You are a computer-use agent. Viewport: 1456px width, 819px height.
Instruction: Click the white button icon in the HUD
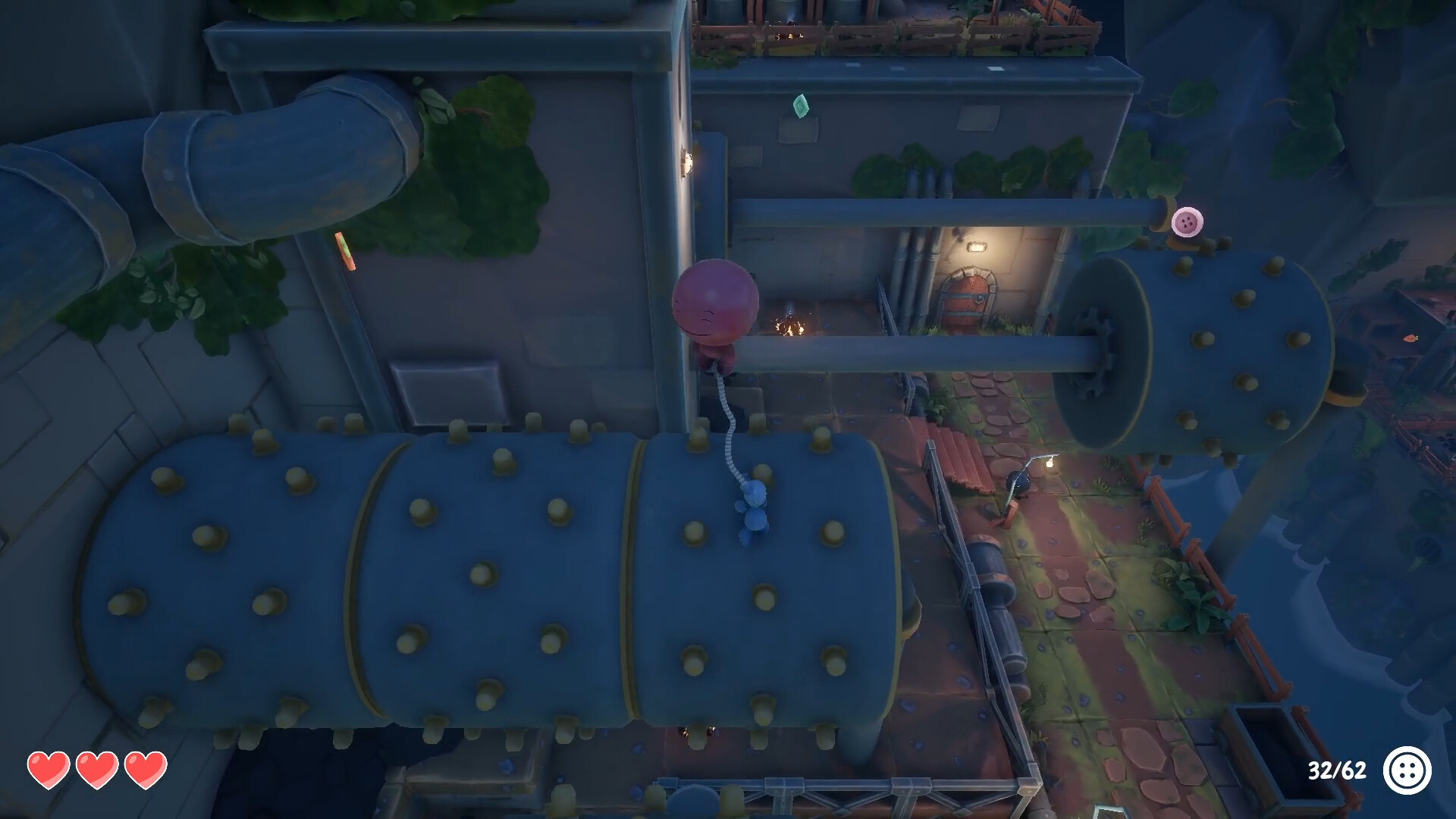tap(1408, 771)
